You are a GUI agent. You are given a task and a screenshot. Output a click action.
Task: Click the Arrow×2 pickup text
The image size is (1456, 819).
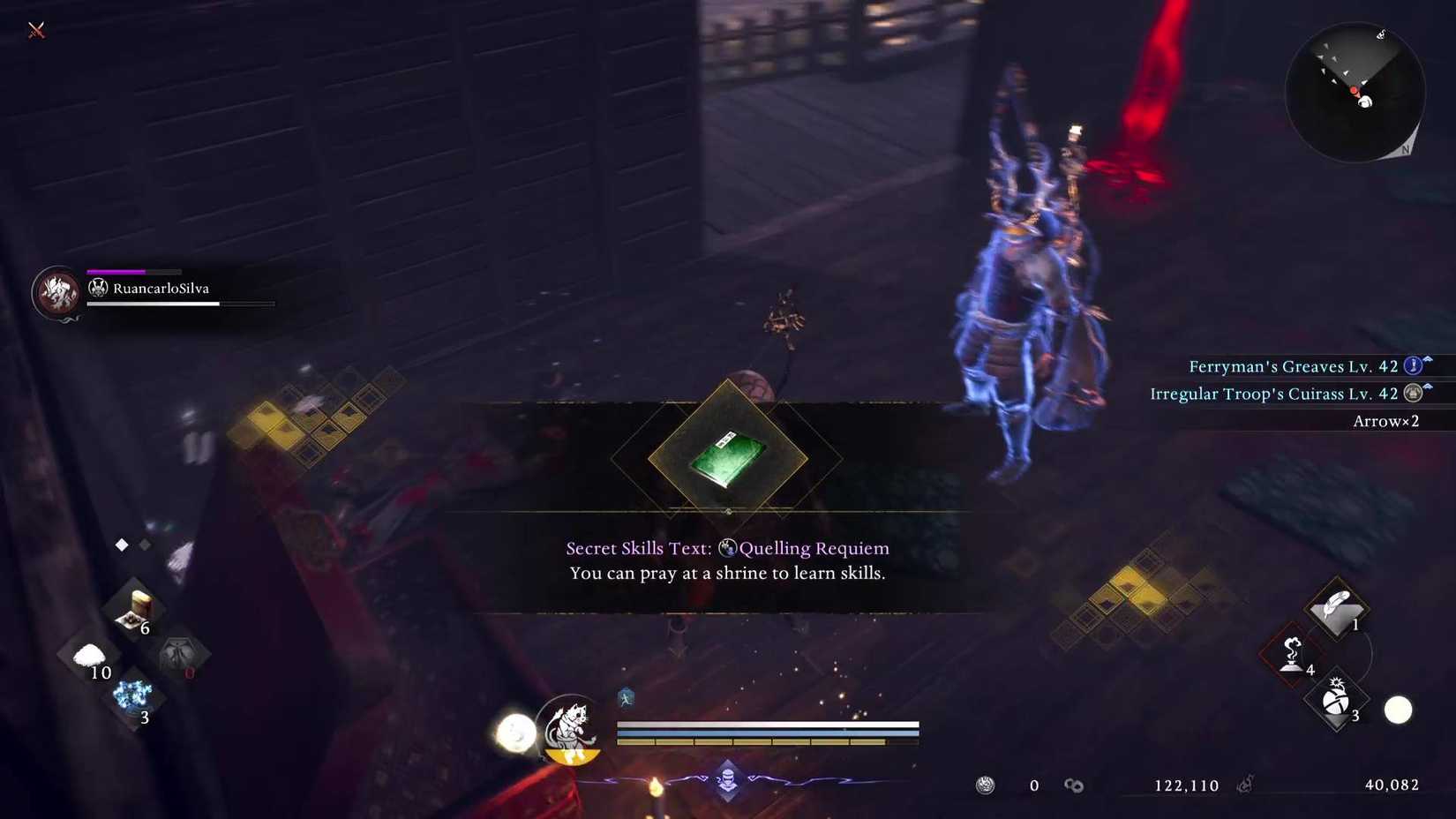click(x=1385, y=421)
